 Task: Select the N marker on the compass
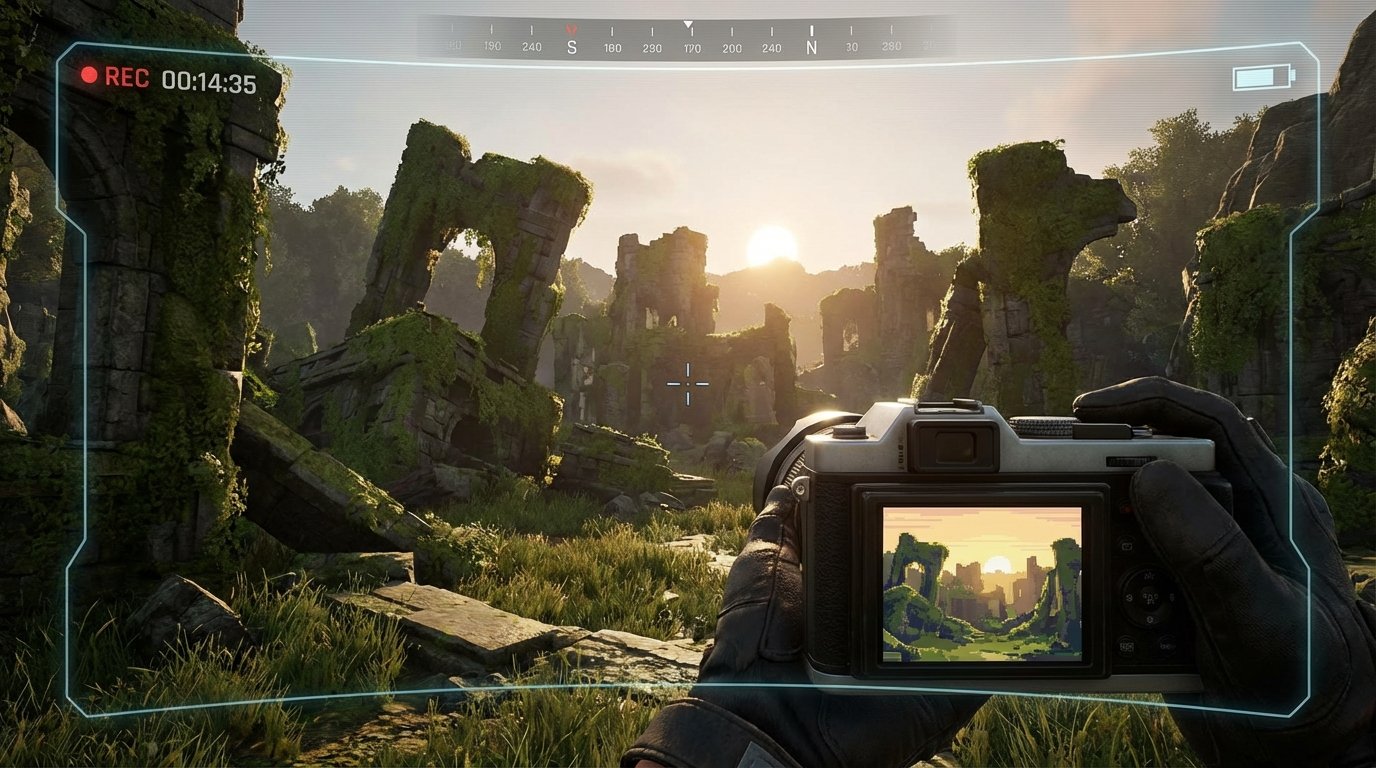point(811,44)
